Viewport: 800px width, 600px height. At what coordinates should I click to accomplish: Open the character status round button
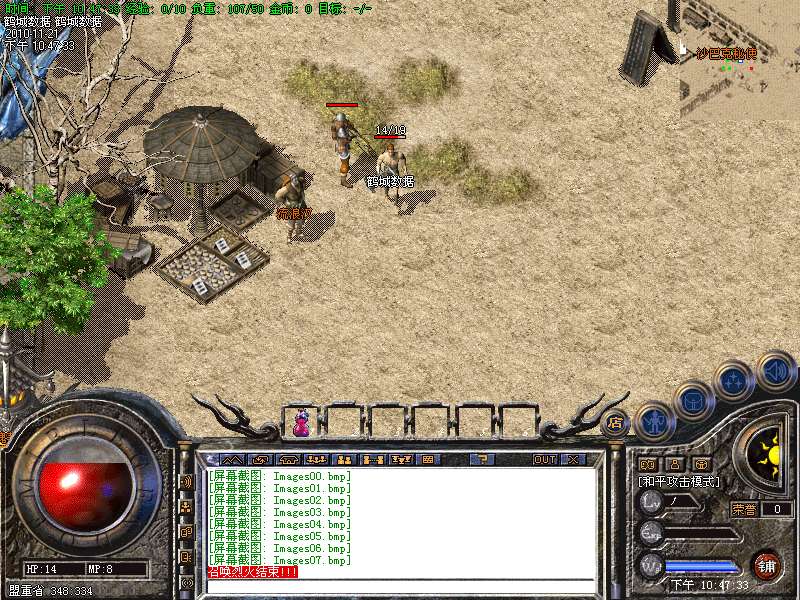click(654, 420)
